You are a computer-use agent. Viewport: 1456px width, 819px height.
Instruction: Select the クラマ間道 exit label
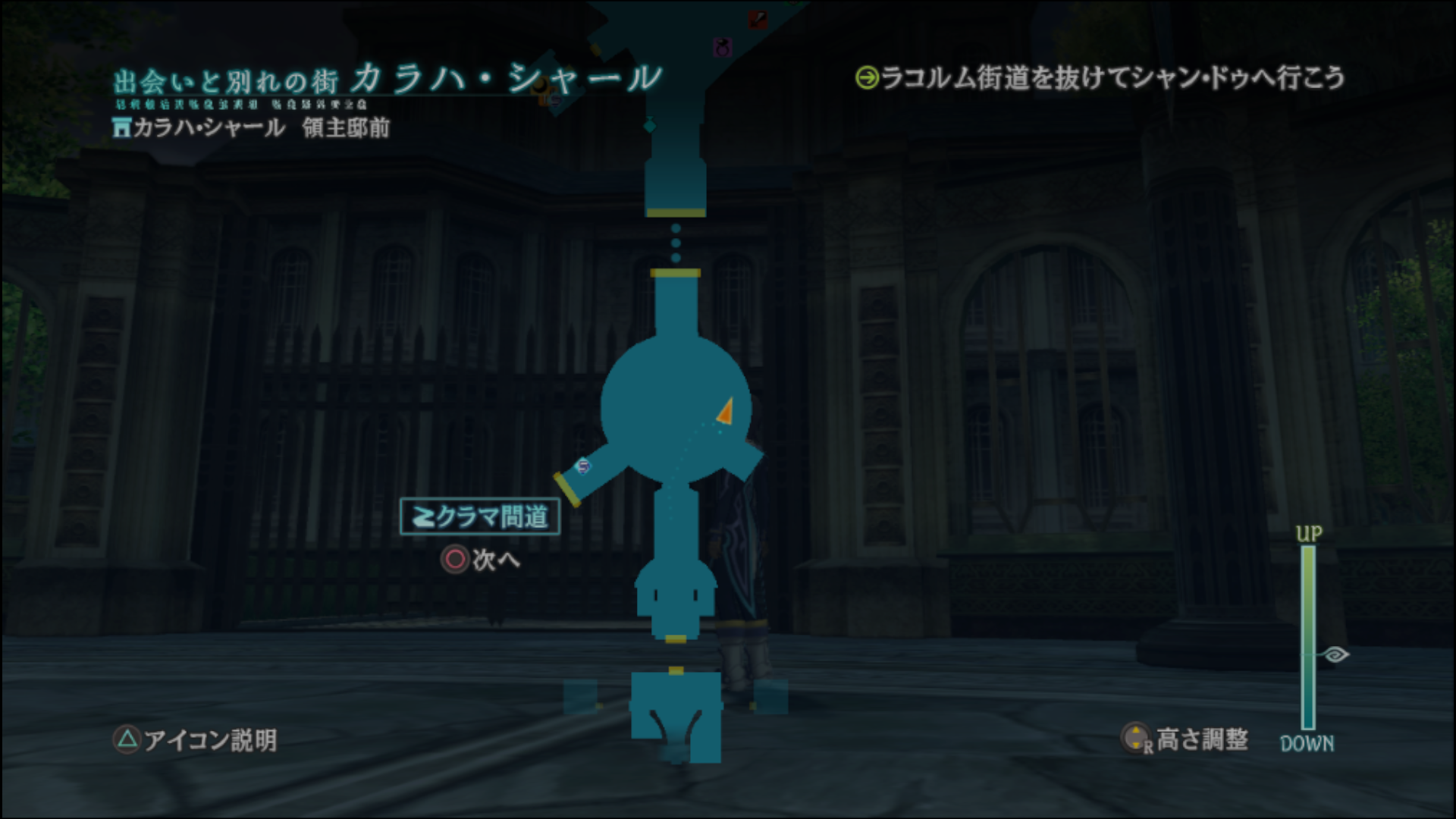pyautogui.click(x=480, y=517)
